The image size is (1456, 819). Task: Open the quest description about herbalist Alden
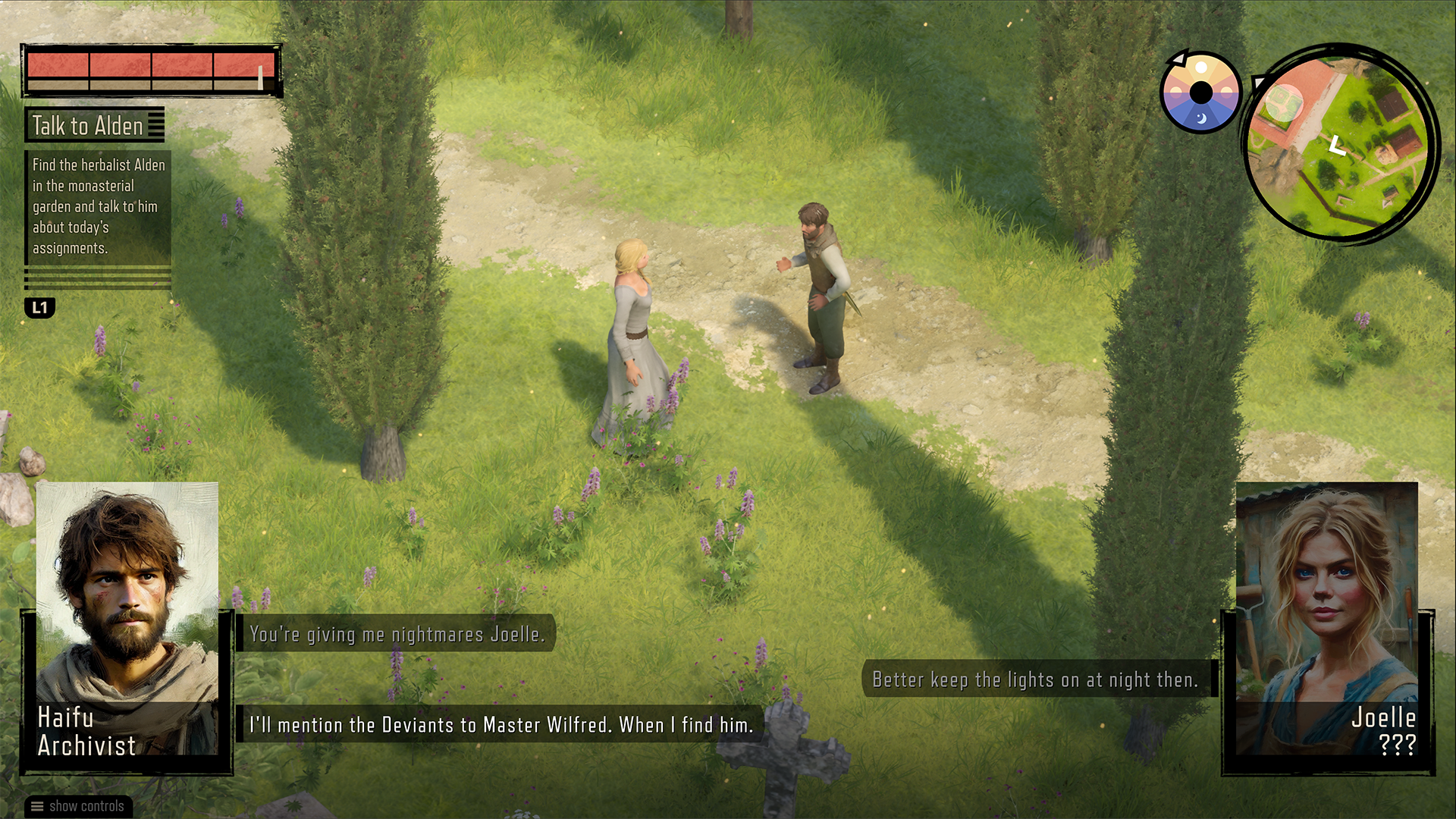coord(97,206)
